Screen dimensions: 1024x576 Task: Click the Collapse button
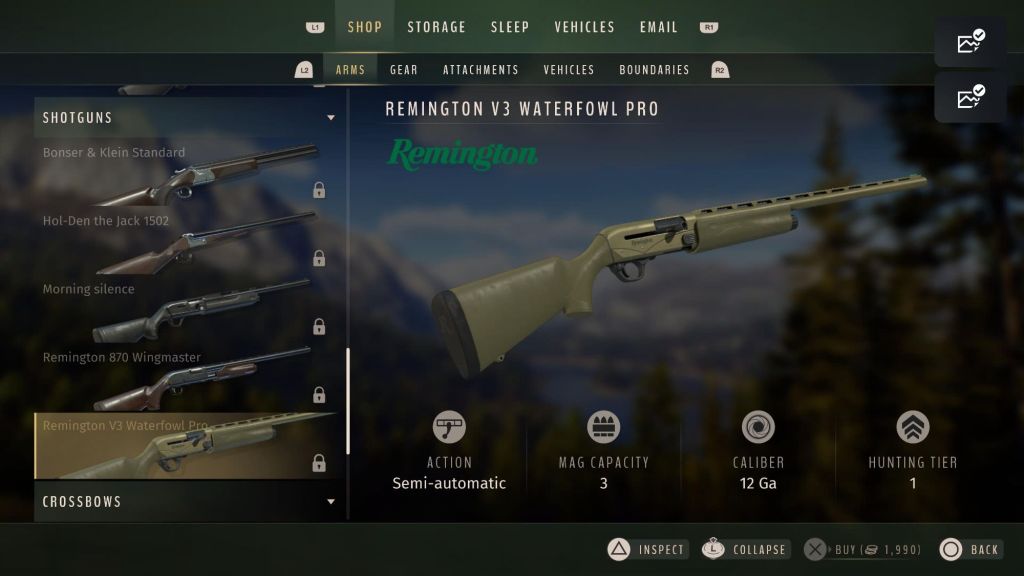click(x=746, y=549)
